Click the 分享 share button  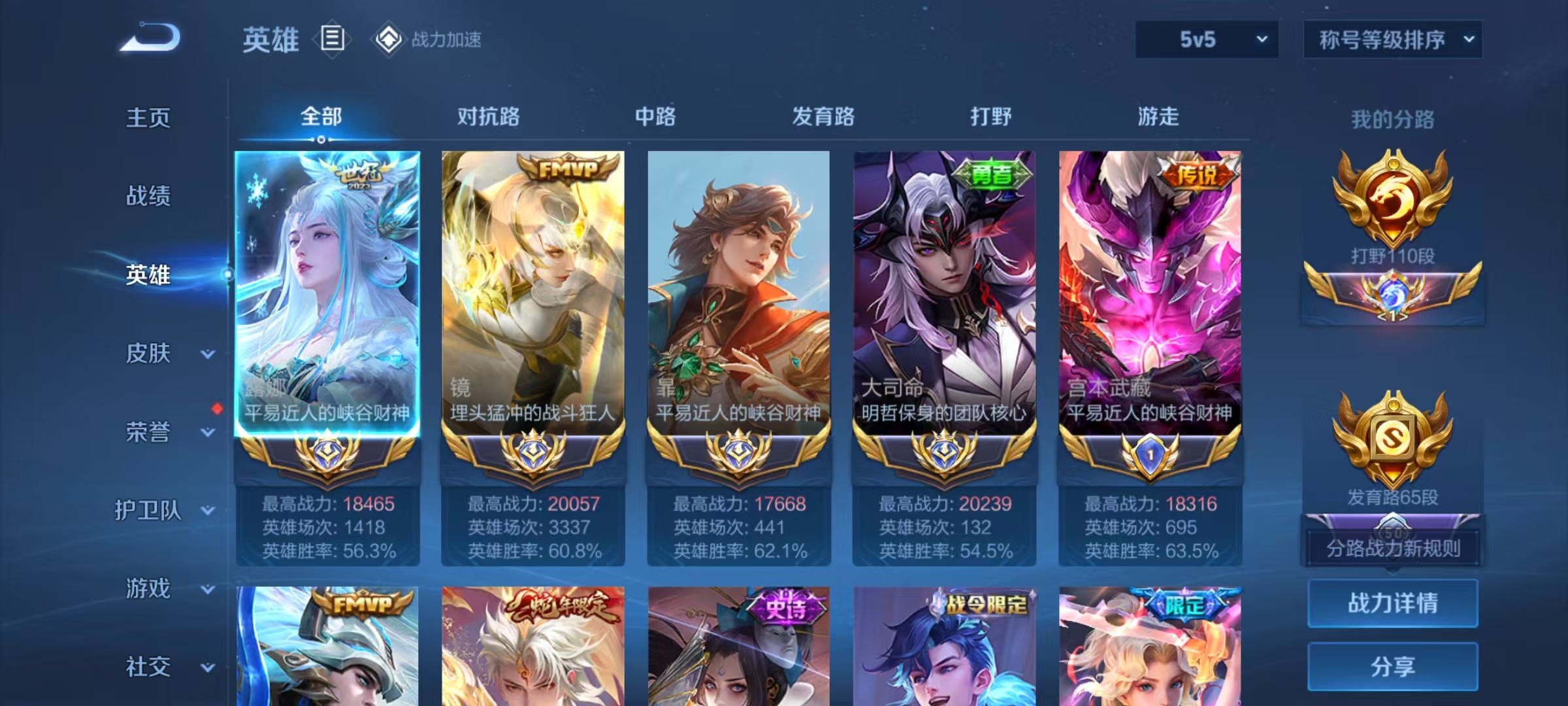[x=1392, y=665]
